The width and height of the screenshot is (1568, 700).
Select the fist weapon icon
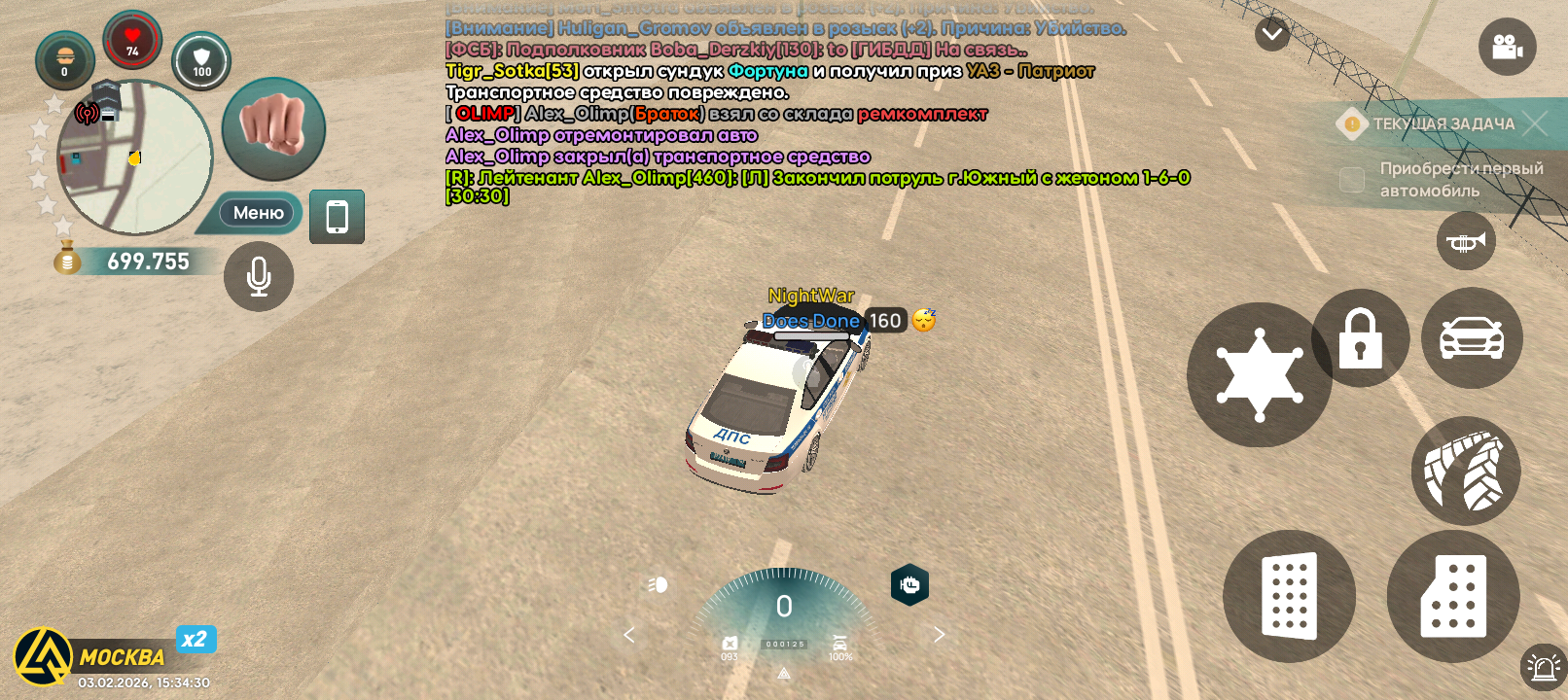(273, 128)
